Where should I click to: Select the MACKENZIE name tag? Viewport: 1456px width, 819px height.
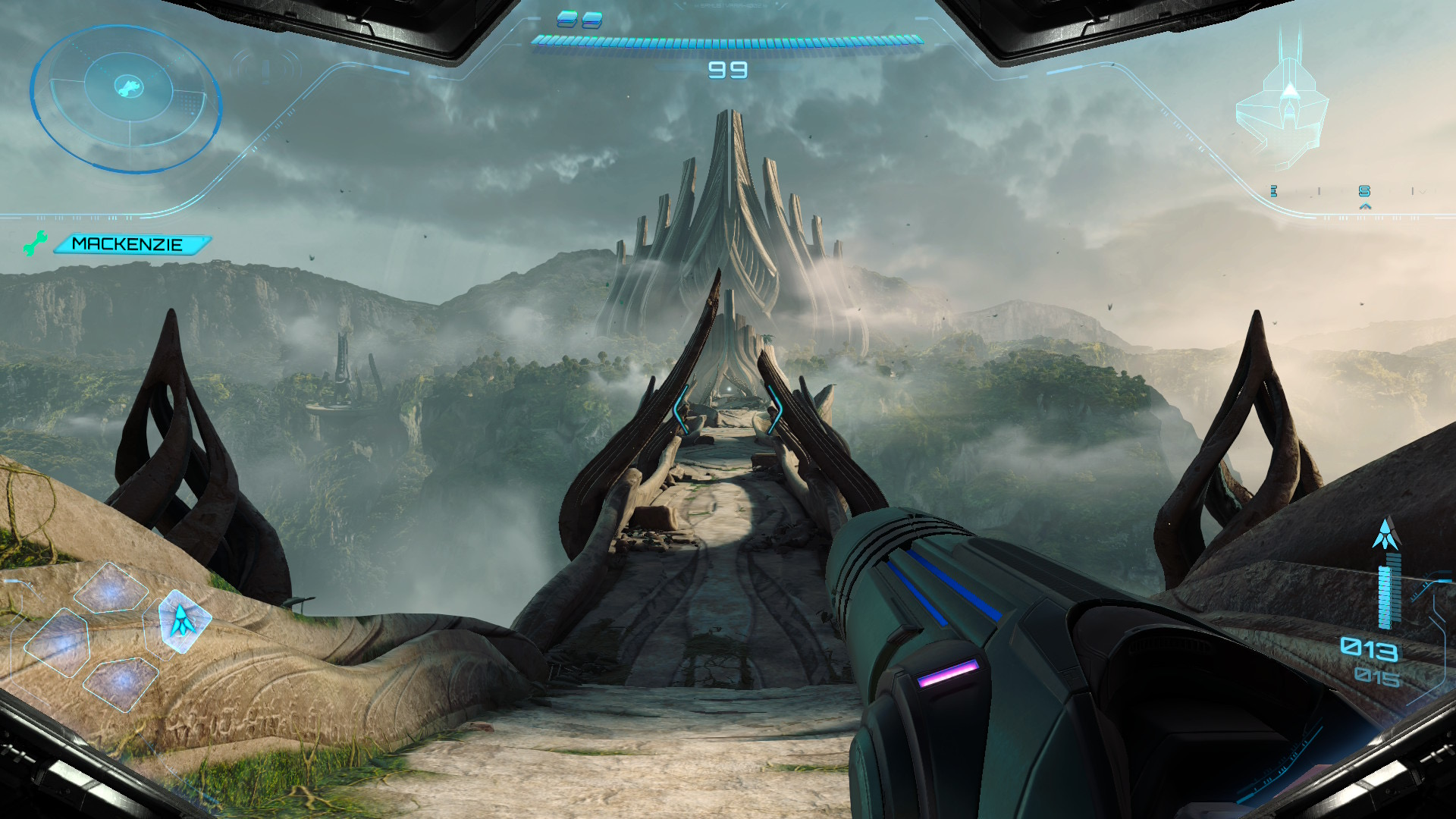129,244
